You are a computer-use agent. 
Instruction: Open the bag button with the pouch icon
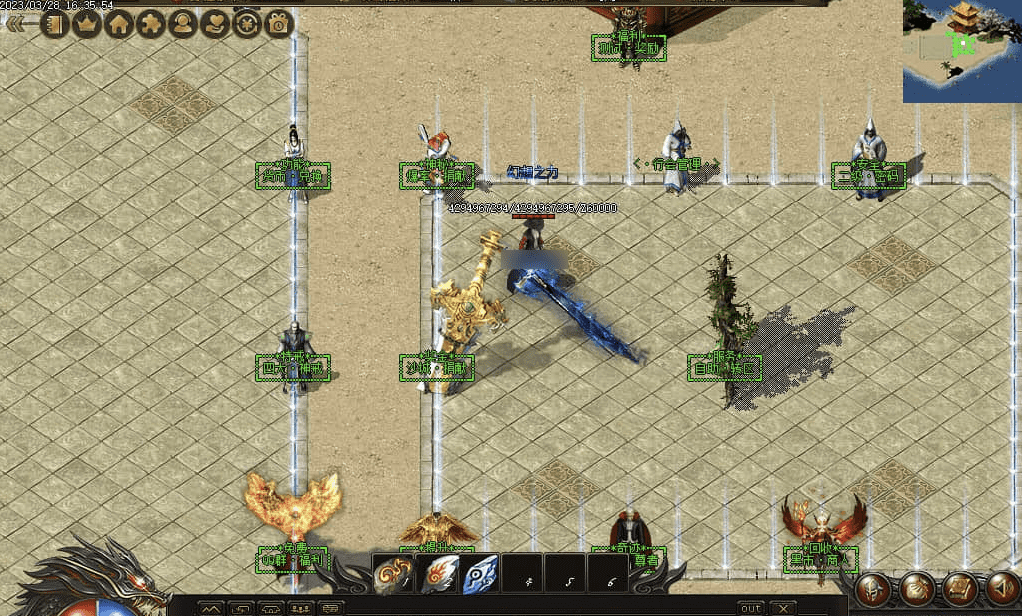pos(916,589)
